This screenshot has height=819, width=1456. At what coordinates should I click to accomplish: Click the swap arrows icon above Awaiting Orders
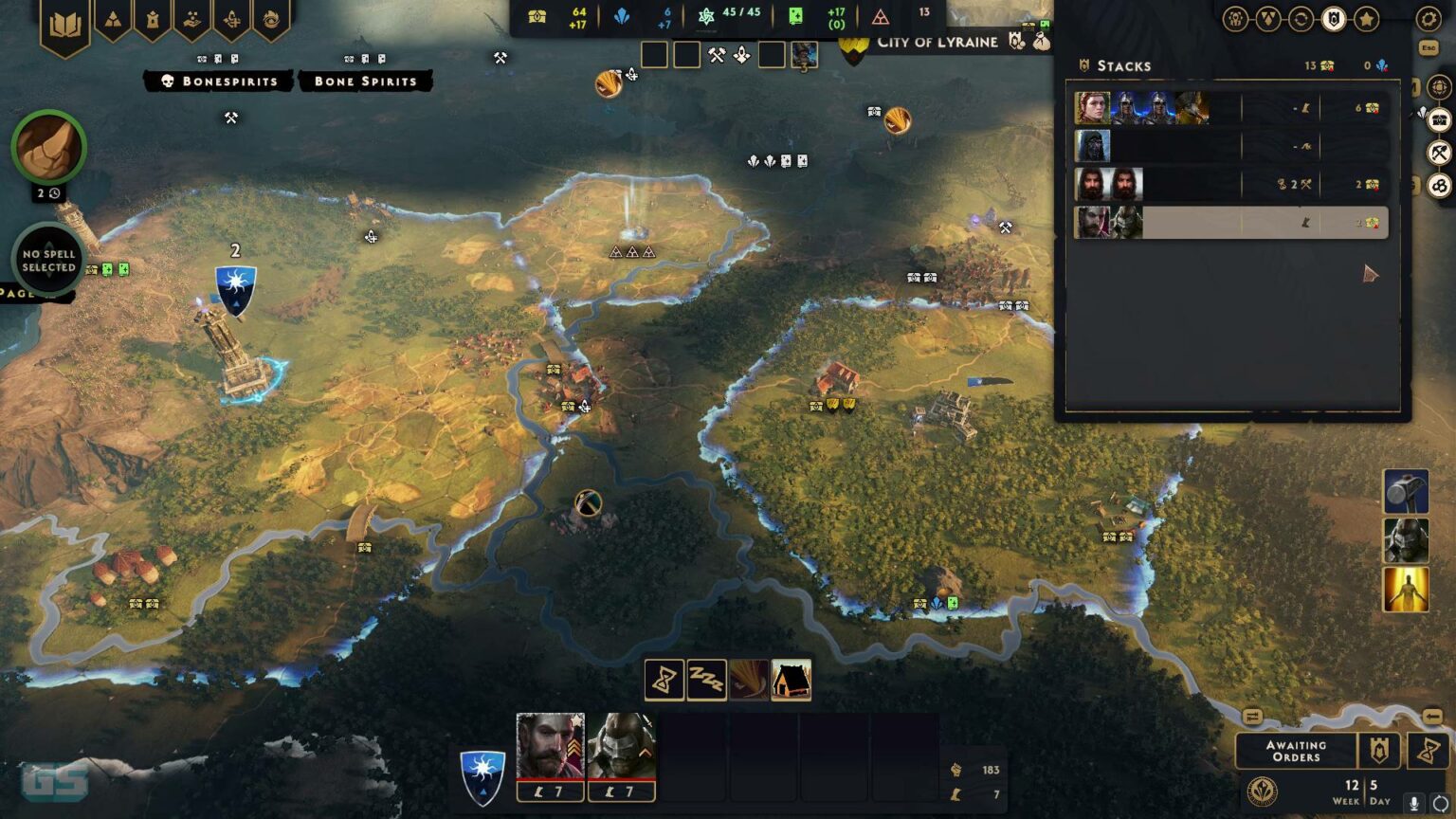[x=1252, y=716]
